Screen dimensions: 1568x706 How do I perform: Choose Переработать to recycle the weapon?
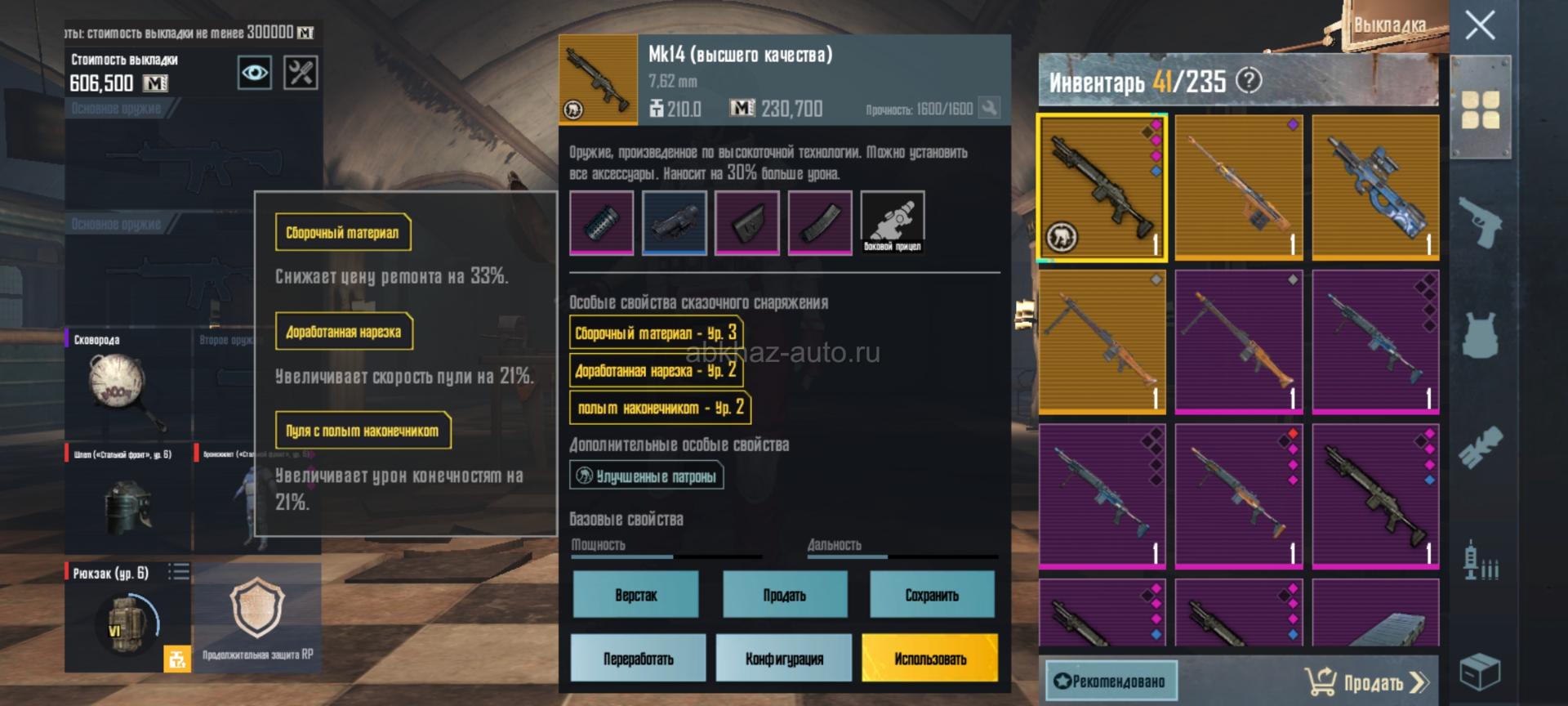point(638,659)
